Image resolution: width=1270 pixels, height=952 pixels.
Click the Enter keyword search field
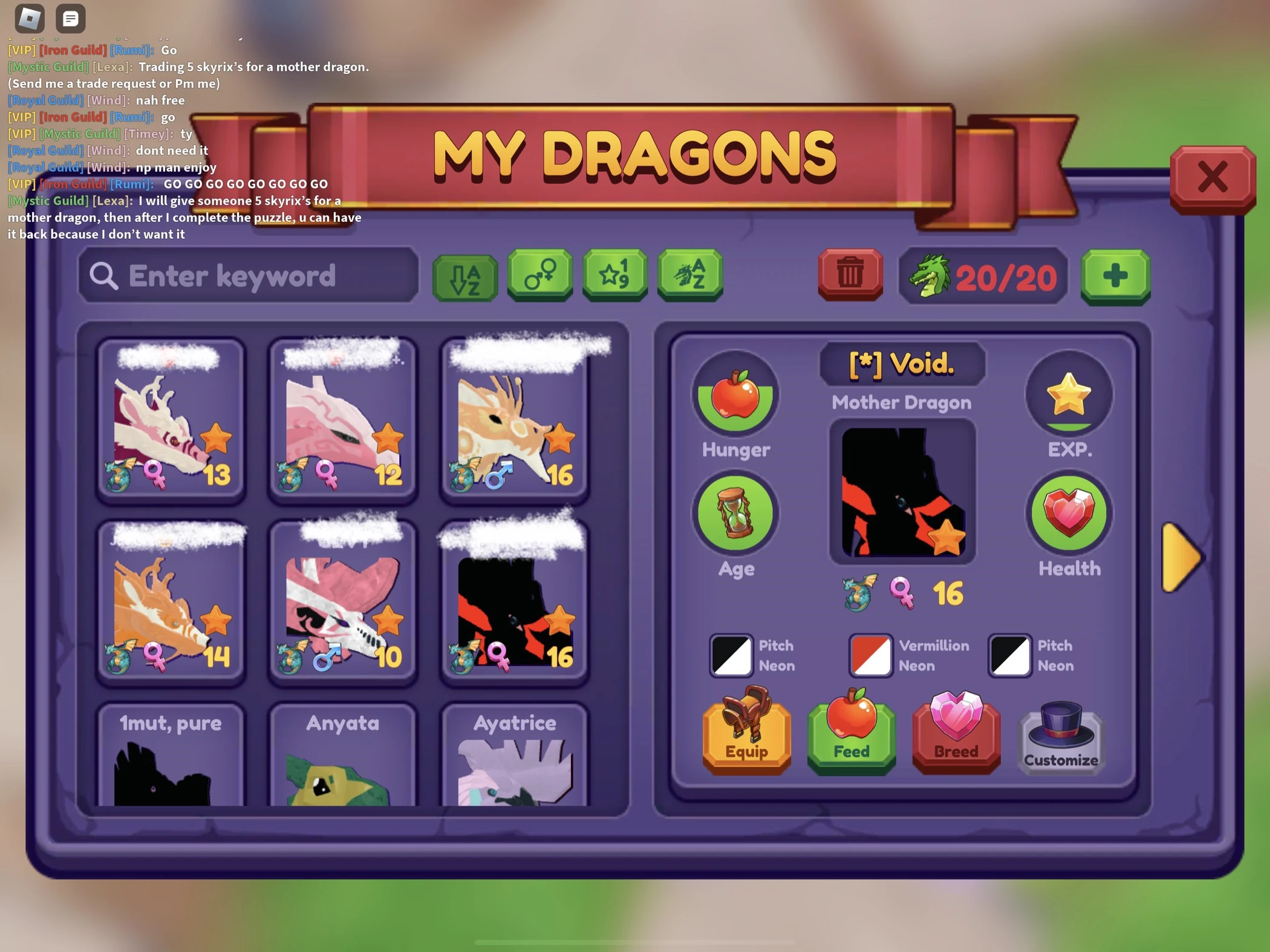[x=249, y=276]
